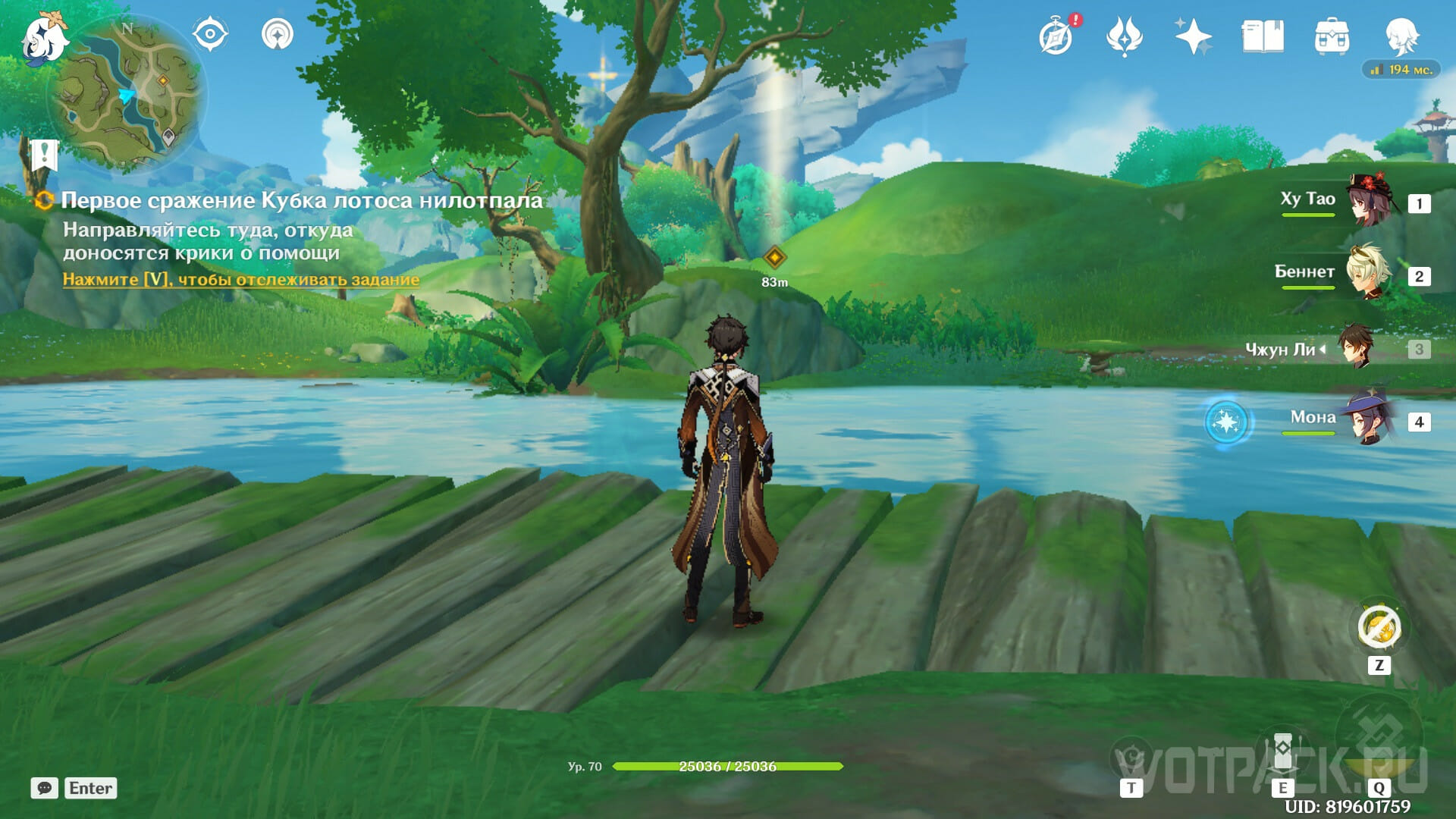Open the multiplayer co-op icon
Image resolution: width=1456 pixels, height=819 pixels.
coord(277,34)
